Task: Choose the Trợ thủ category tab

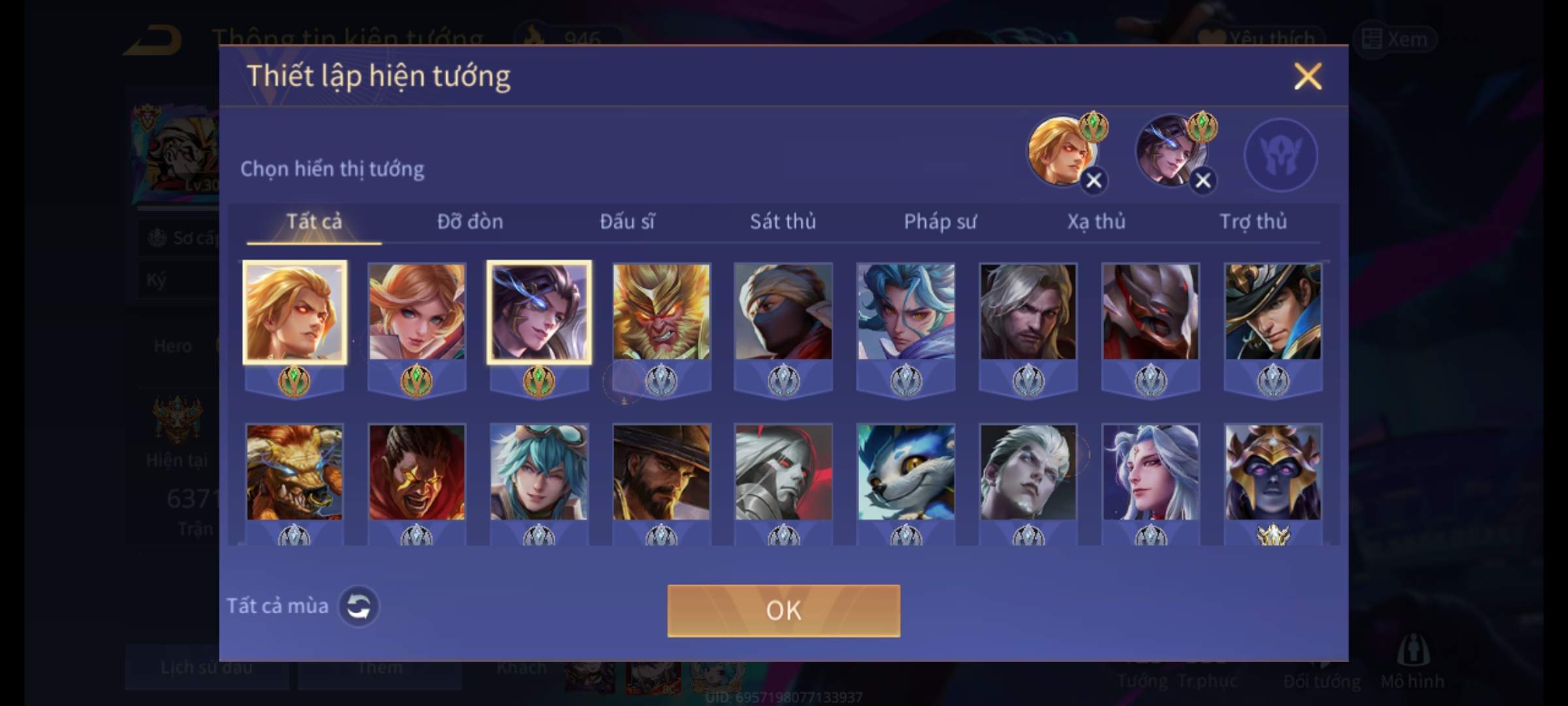Action: 1253,222
